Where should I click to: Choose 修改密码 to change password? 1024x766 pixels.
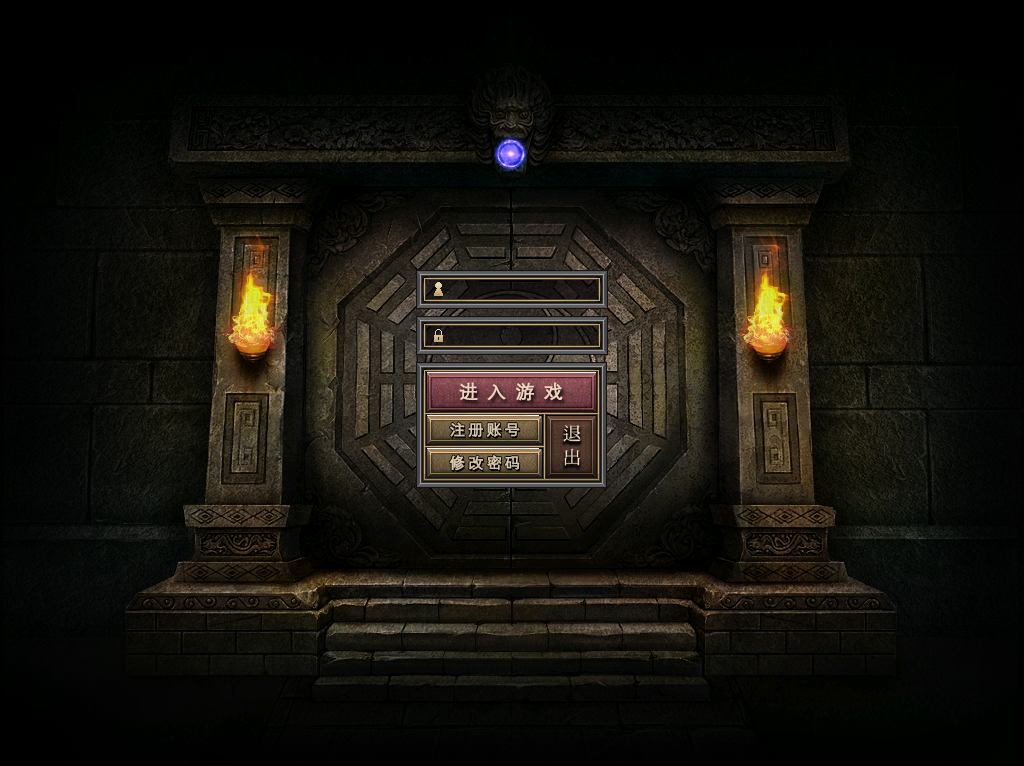[x=484, y=463]
